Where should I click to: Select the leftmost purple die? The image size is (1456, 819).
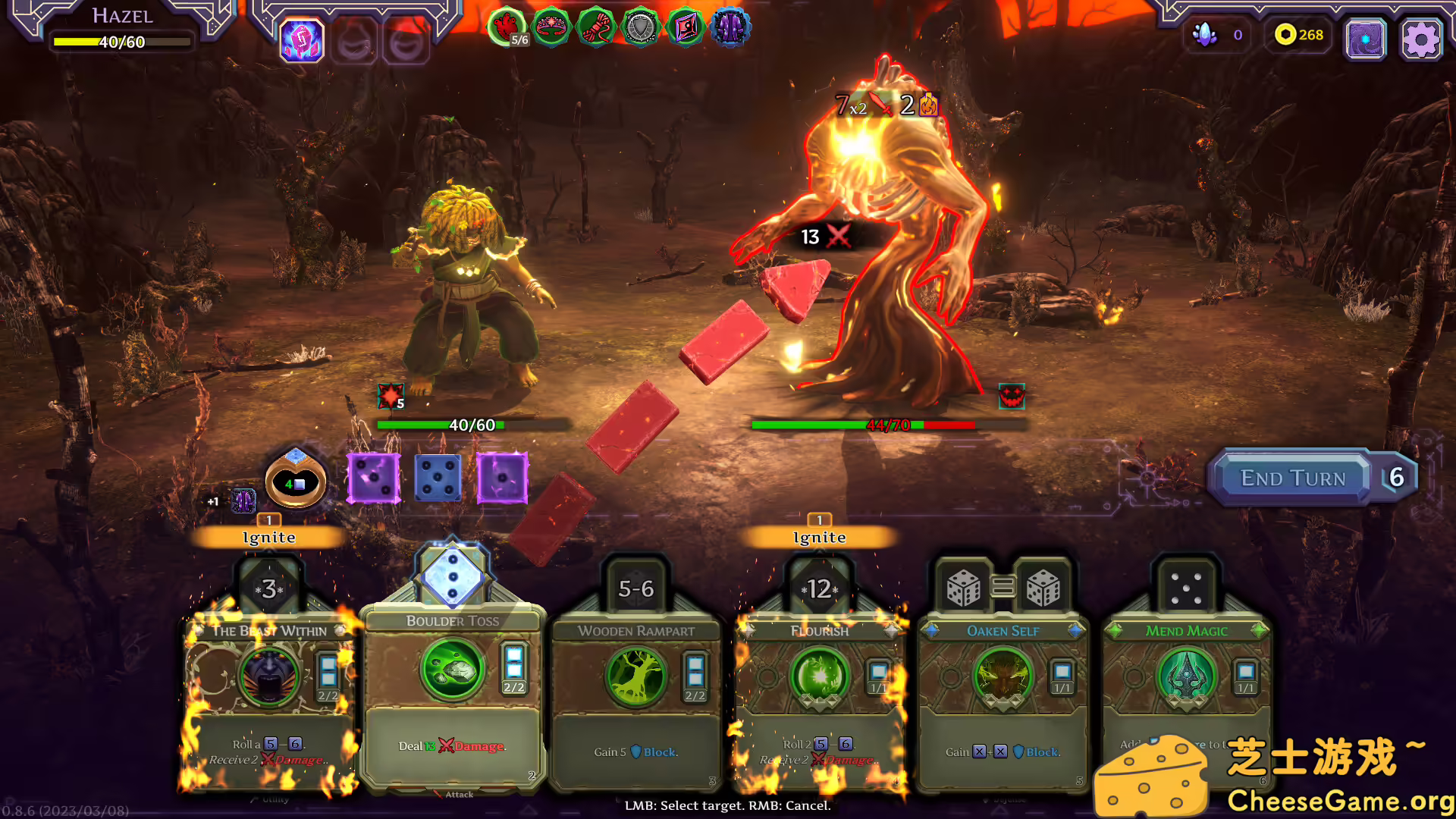click(x=372, y=478)
